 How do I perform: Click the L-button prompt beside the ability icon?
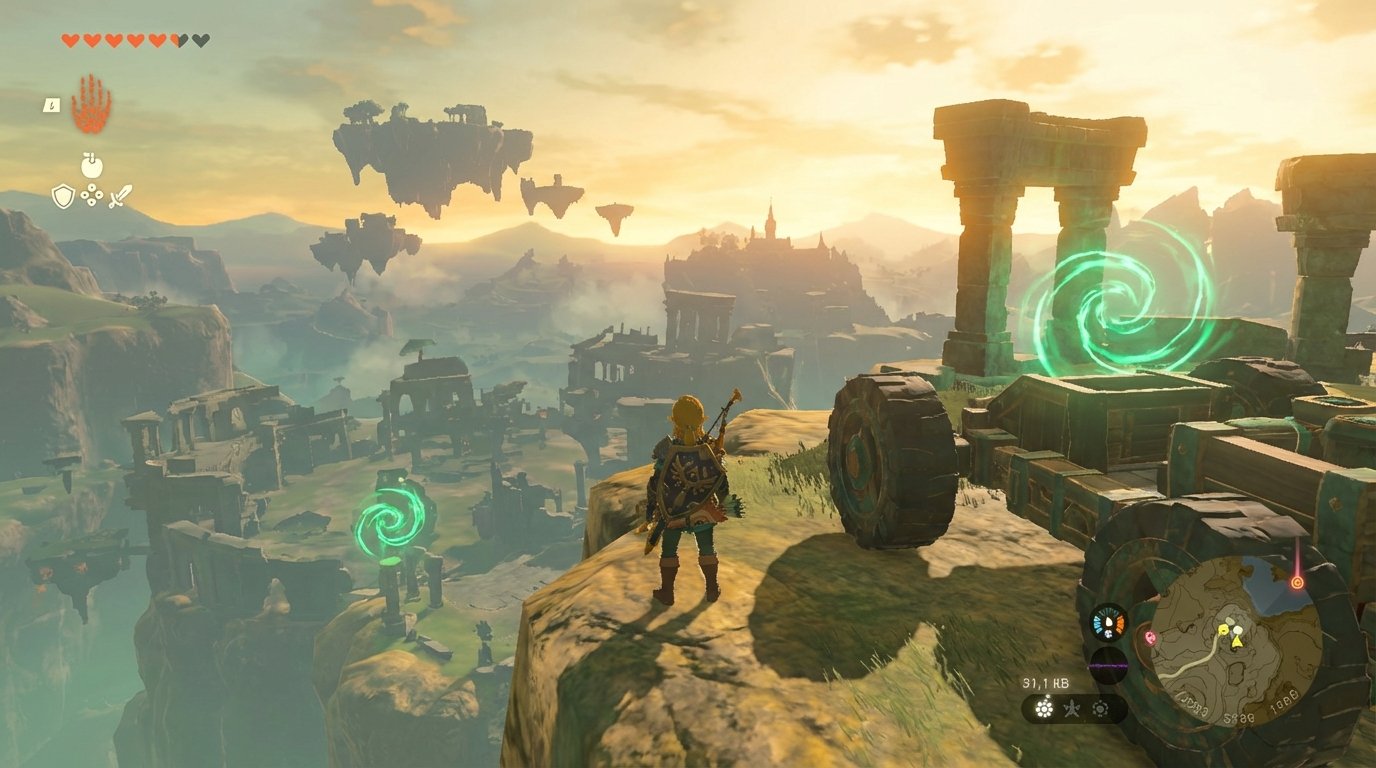pyautogui.click(x=51, y=104)
